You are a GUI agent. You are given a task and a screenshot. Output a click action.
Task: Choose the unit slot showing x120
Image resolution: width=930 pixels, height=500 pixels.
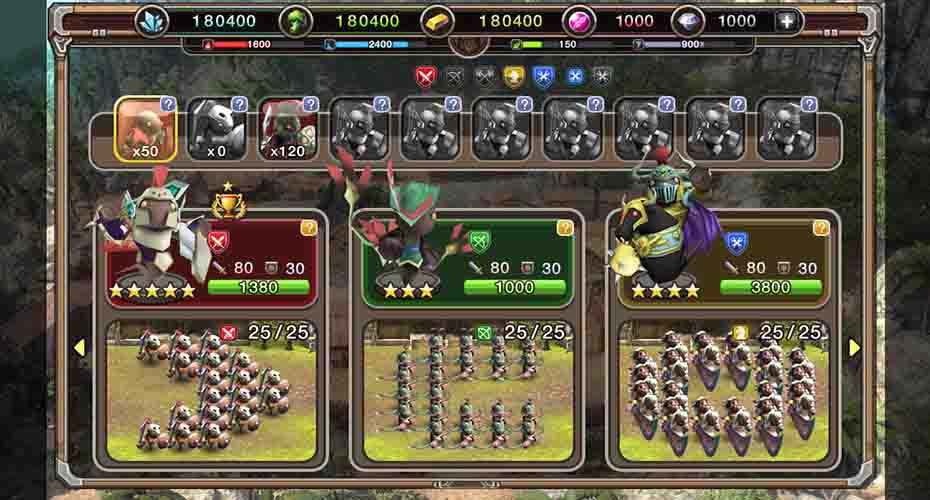coord(288,130)
